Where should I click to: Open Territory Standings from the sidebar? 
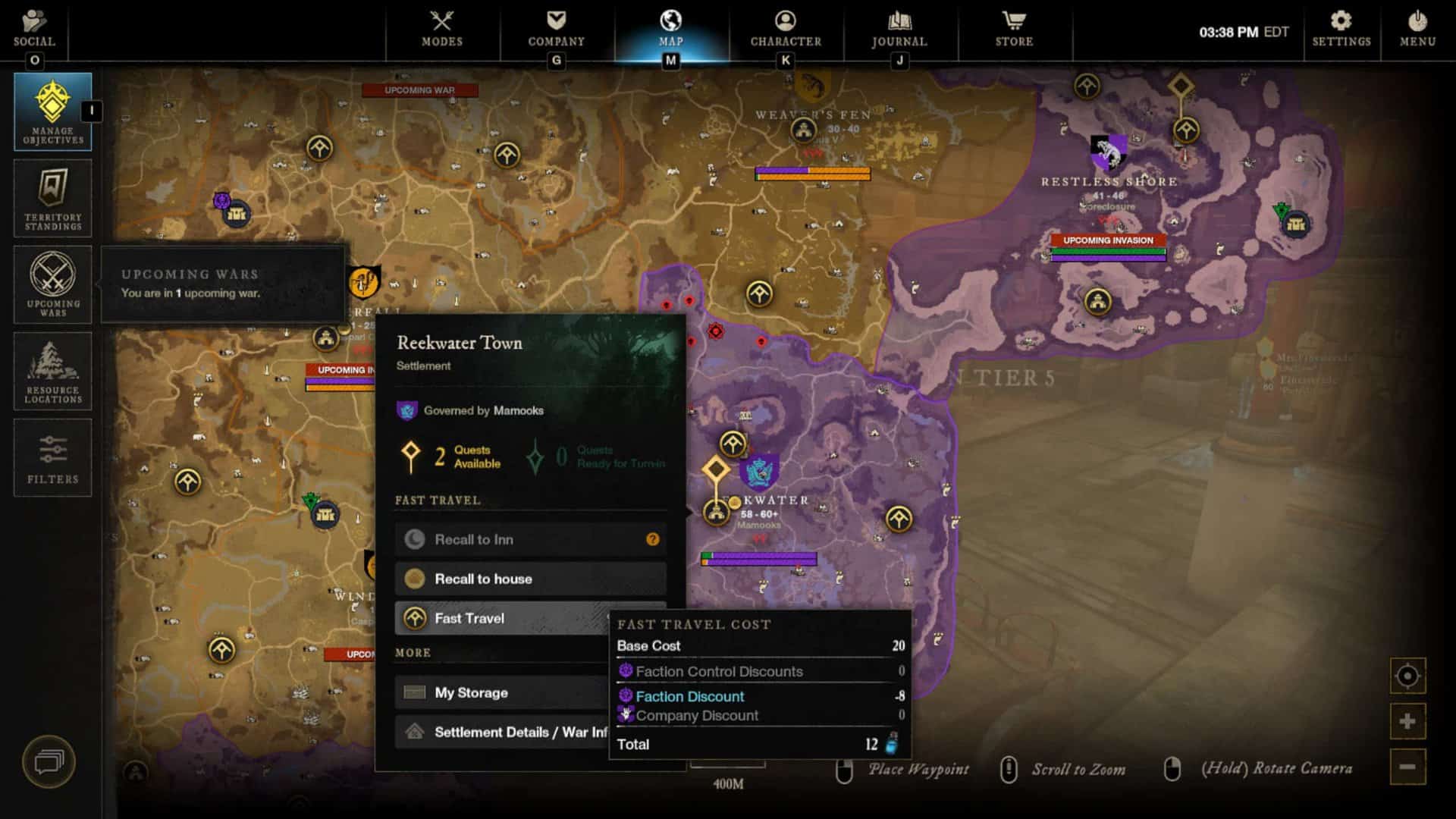point(53,199)
